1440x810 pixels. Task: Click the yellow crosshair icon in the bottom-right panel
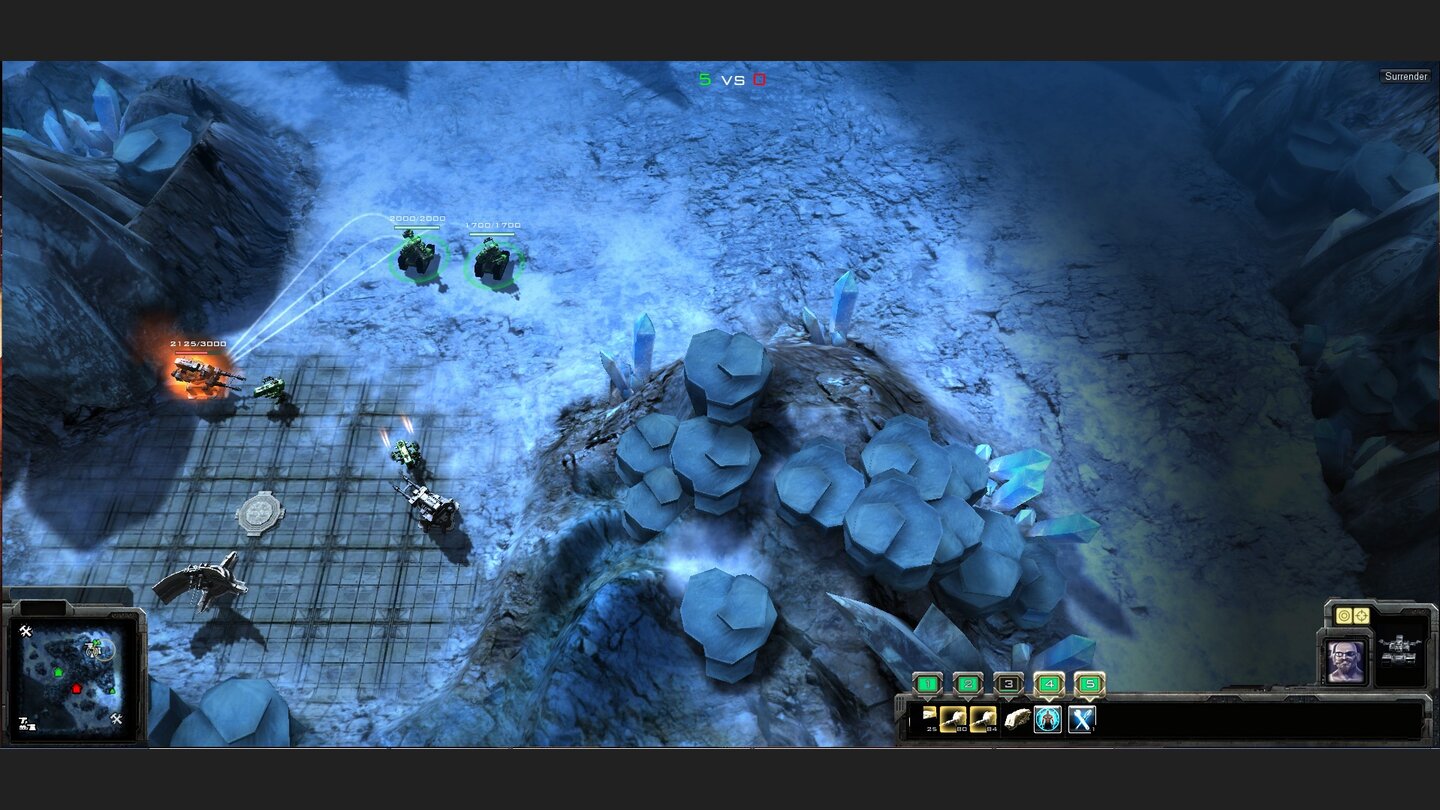pyautogui.click(x=1361, y=615)
